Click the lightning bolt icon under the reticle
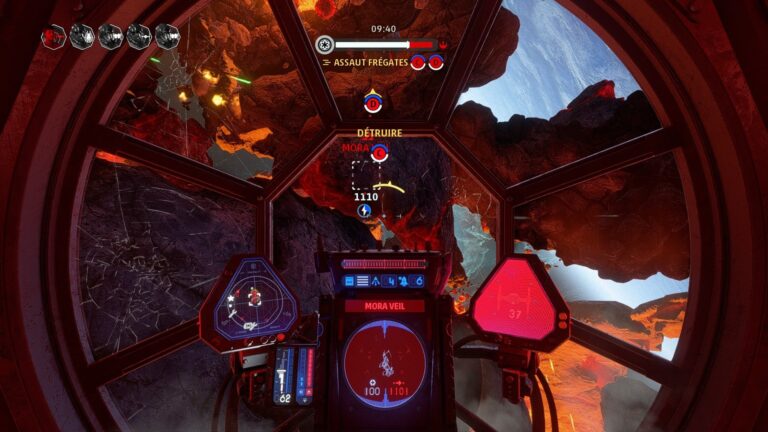The image size is (768, 432). [x=364, y=211]
